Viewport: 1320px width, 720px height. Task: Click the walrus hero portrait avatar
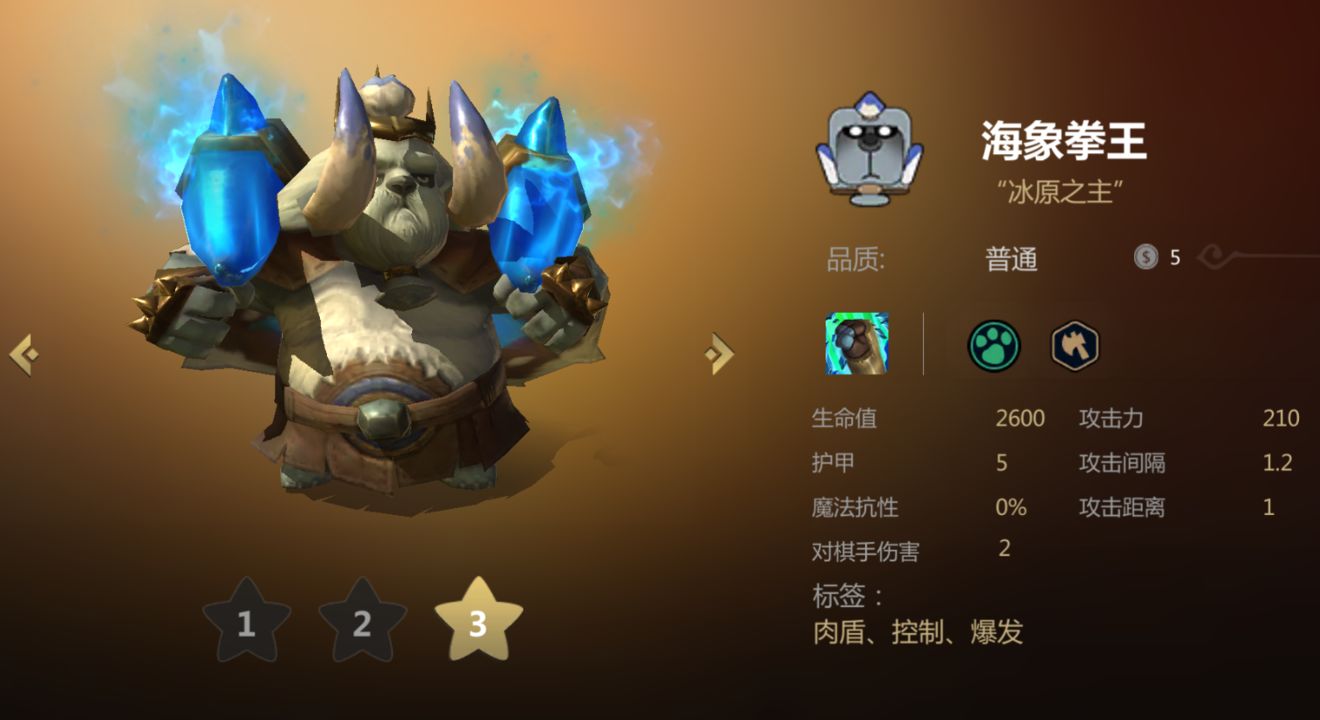pyautogui.click(x=870, y=154)
